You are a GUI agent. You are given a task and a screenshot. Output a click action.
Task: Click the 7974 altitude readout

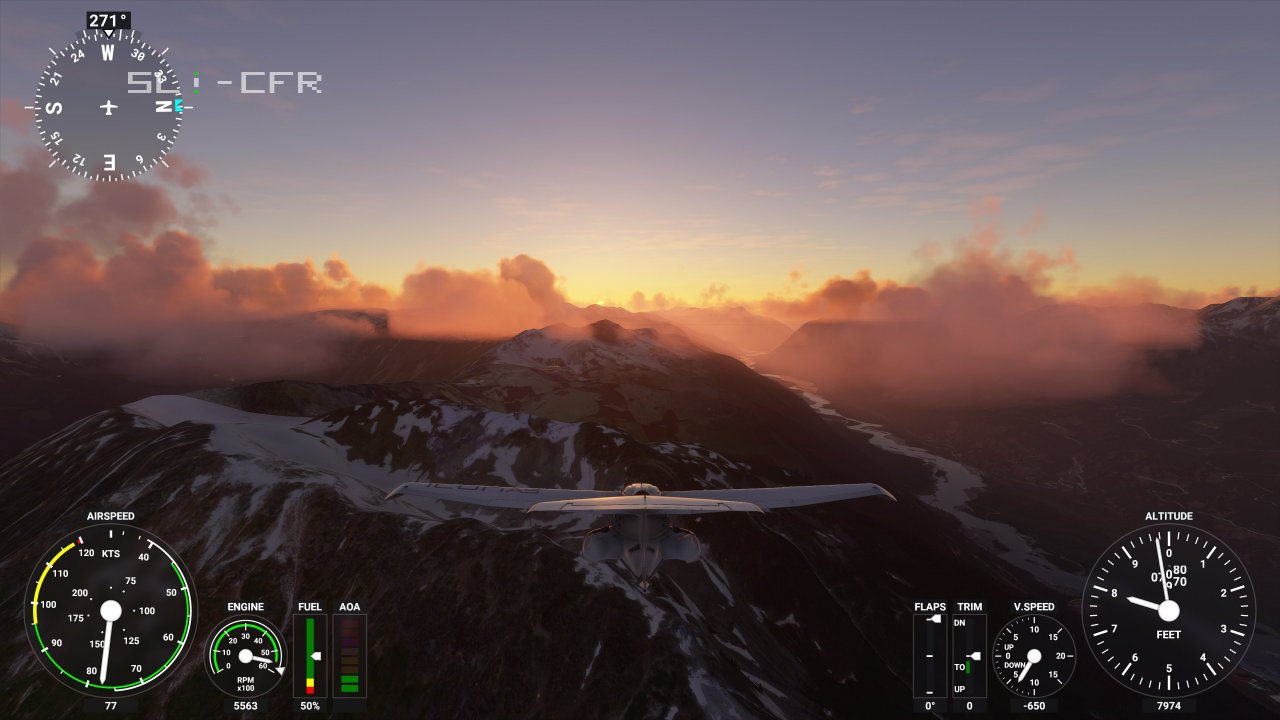pyautogui.click(x=1167, y=705)
